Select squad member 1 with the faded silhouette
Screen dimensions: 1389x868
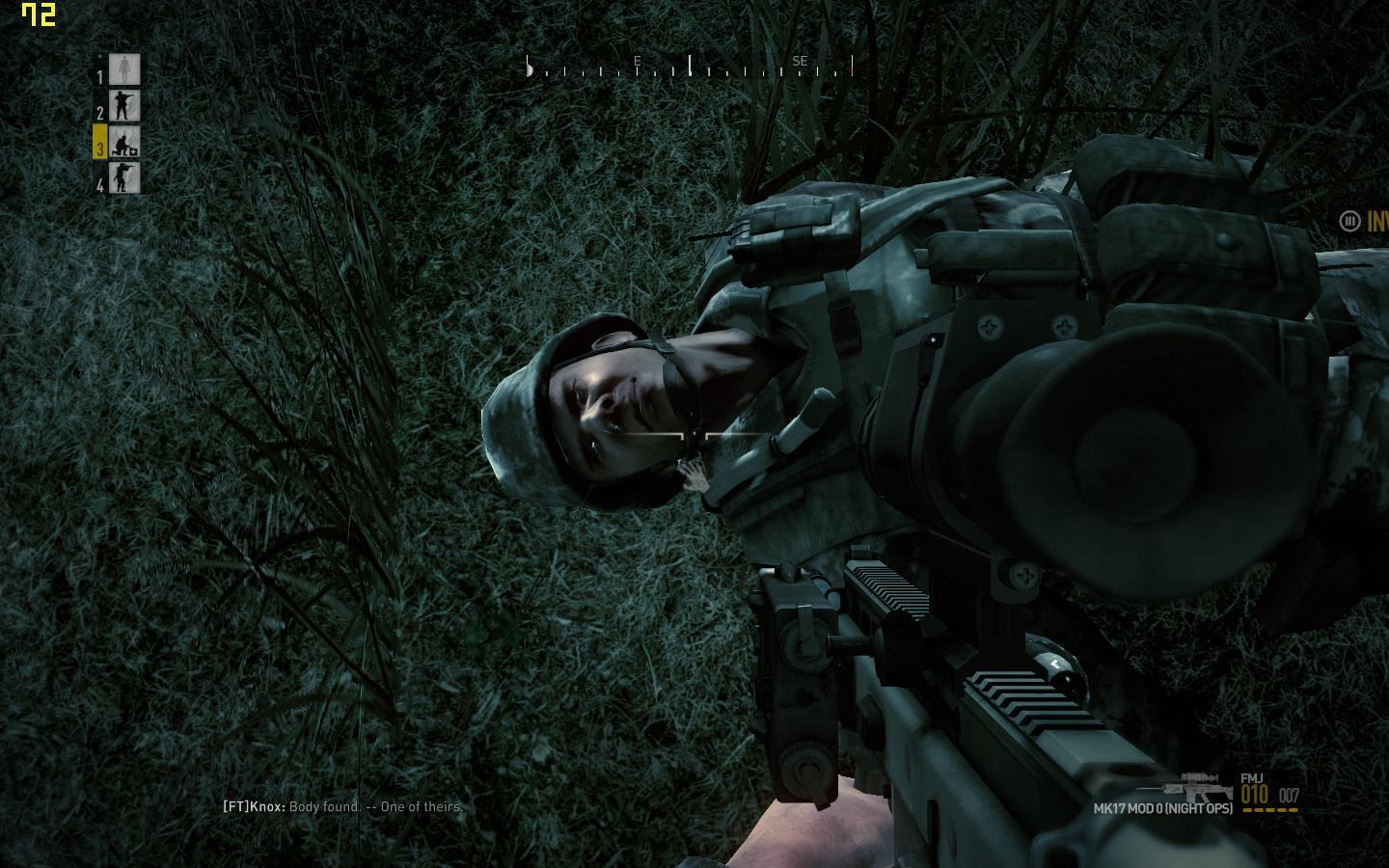(124, 69)
